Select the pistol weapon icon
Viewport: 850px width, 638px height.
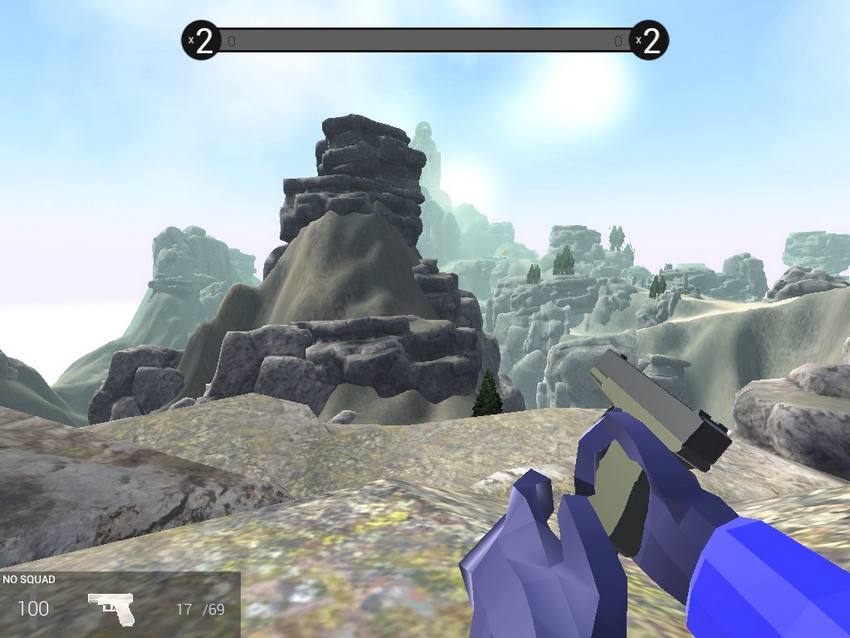coord(111,608)
